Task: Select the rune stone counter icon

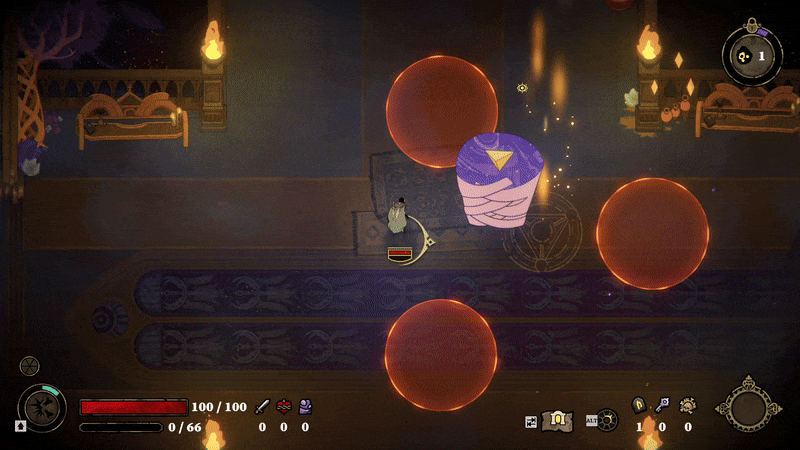Action: pos(638,406)
